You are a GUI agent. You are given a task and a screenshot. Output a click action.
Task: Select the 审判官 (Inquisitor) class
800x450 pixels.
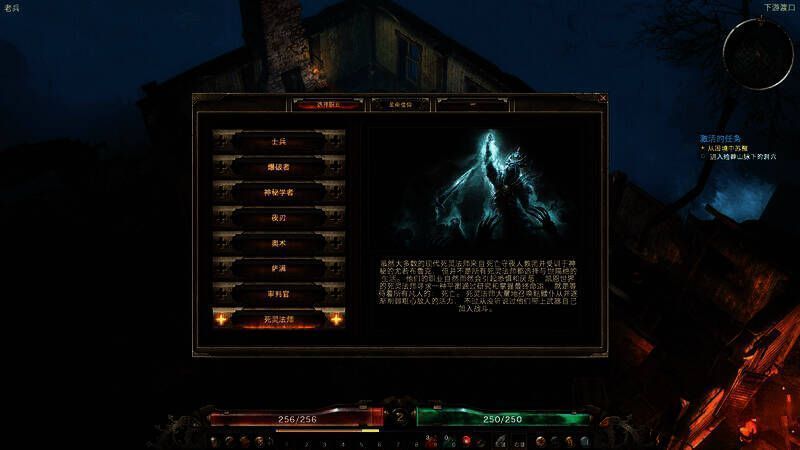[278, 293]
